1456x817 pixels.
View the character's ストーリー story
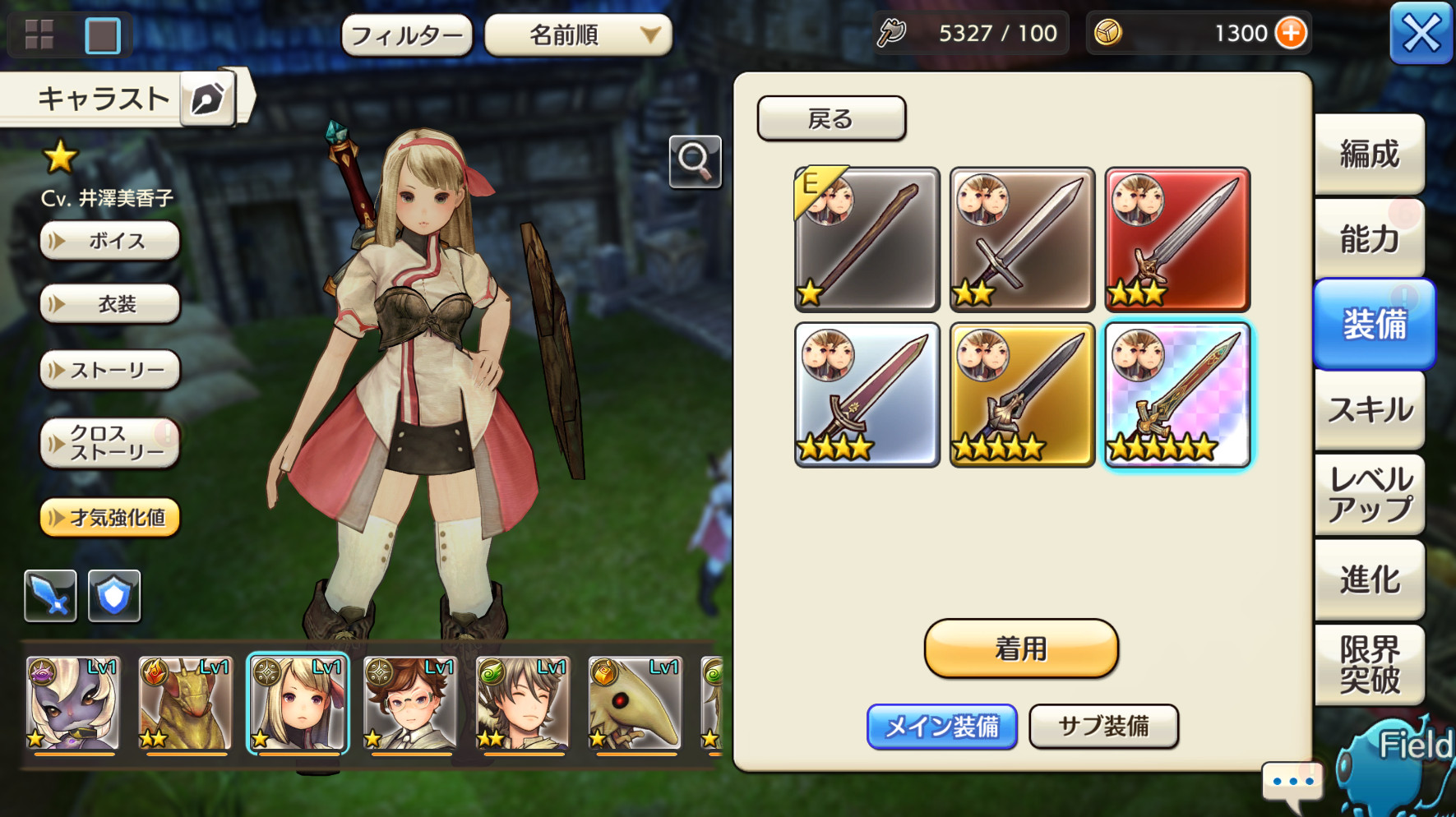click(x=109, y=370)
